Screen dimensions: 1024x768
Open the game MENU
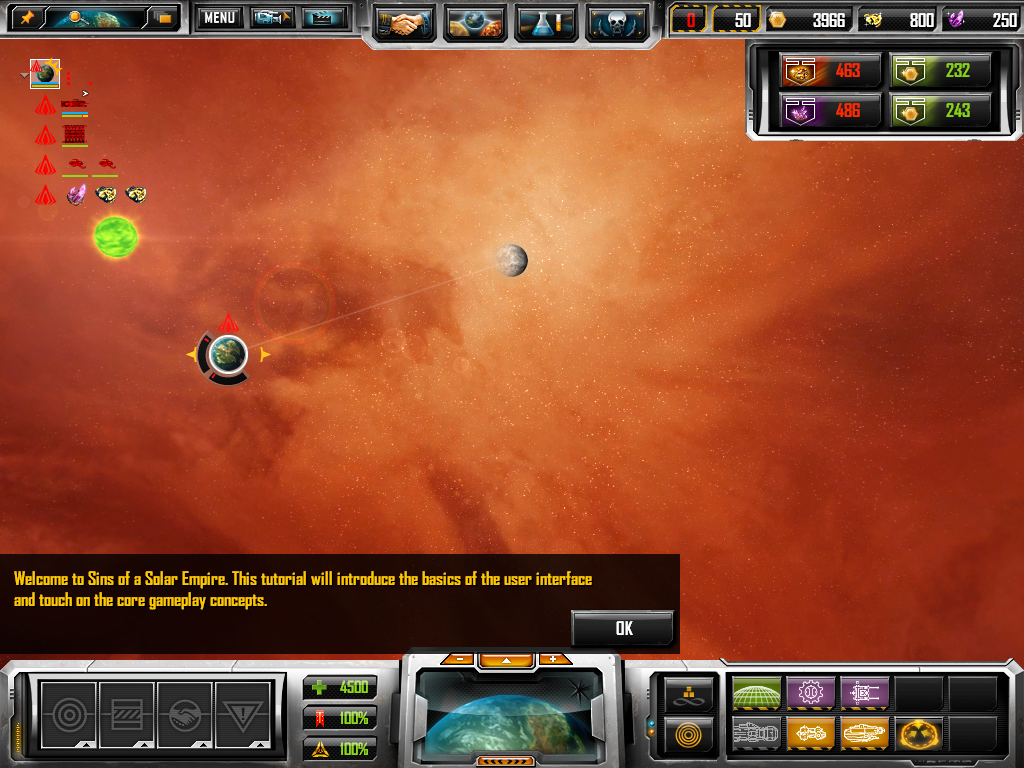[x=218, y=18]
